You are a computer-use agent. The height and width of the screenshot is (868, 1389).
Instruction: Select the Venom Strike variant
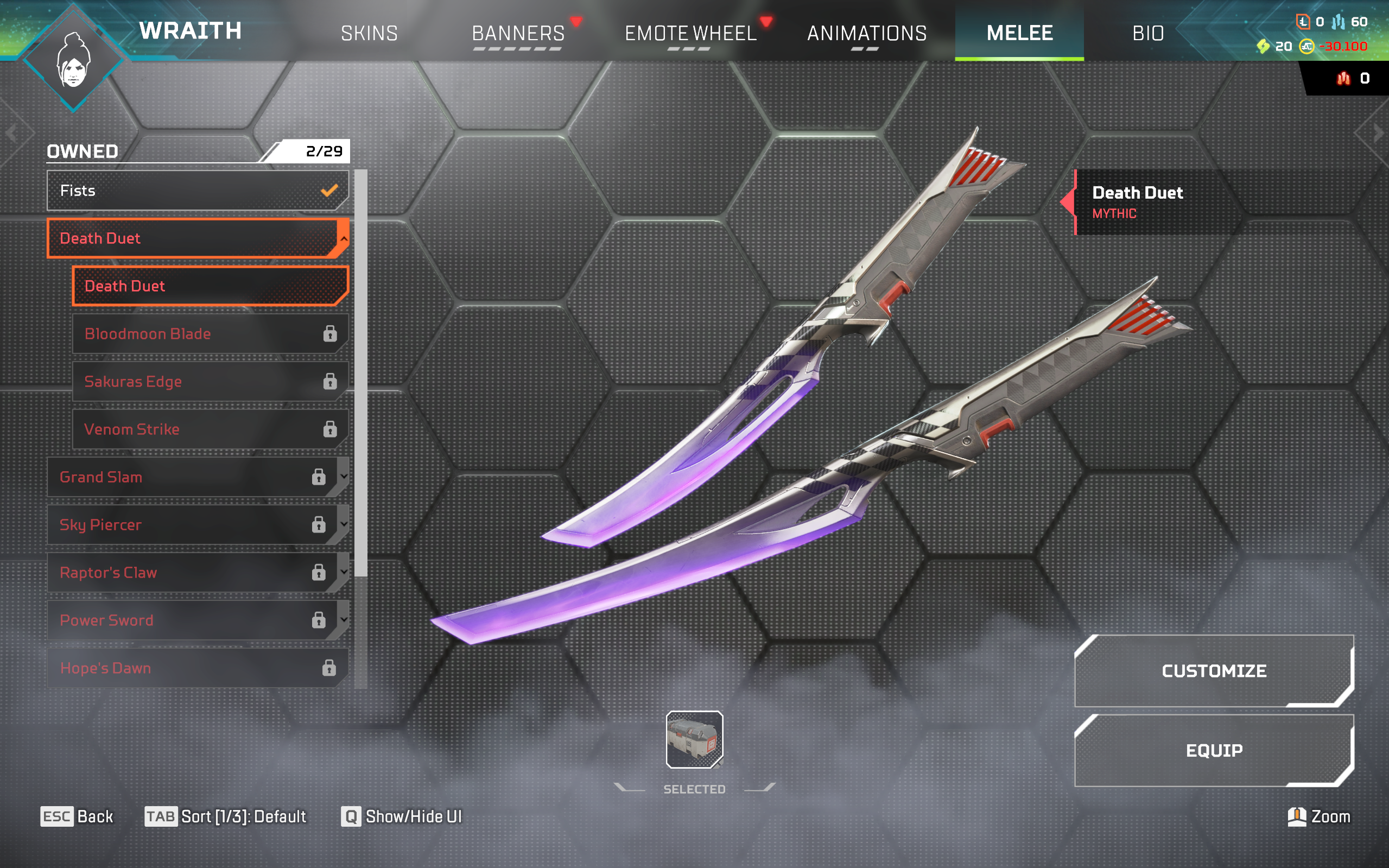pos(210,429)
